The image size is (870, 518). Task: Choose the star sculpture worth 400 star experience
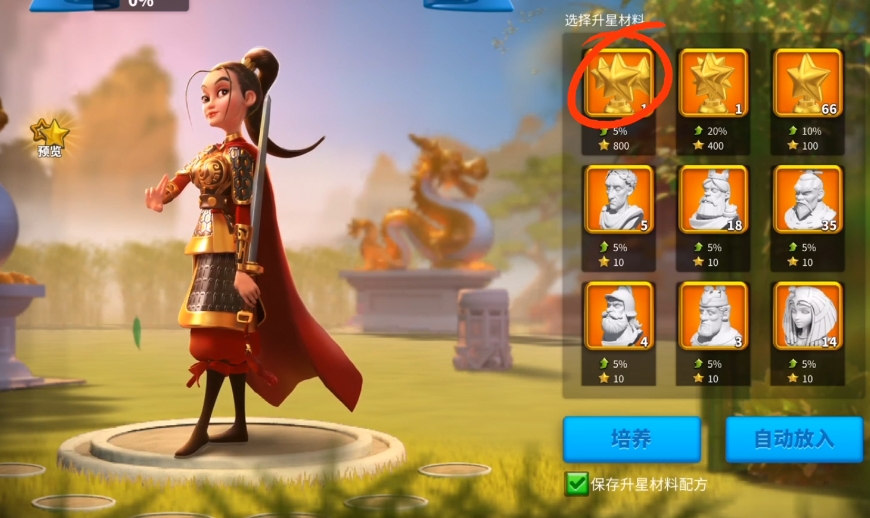713,82
